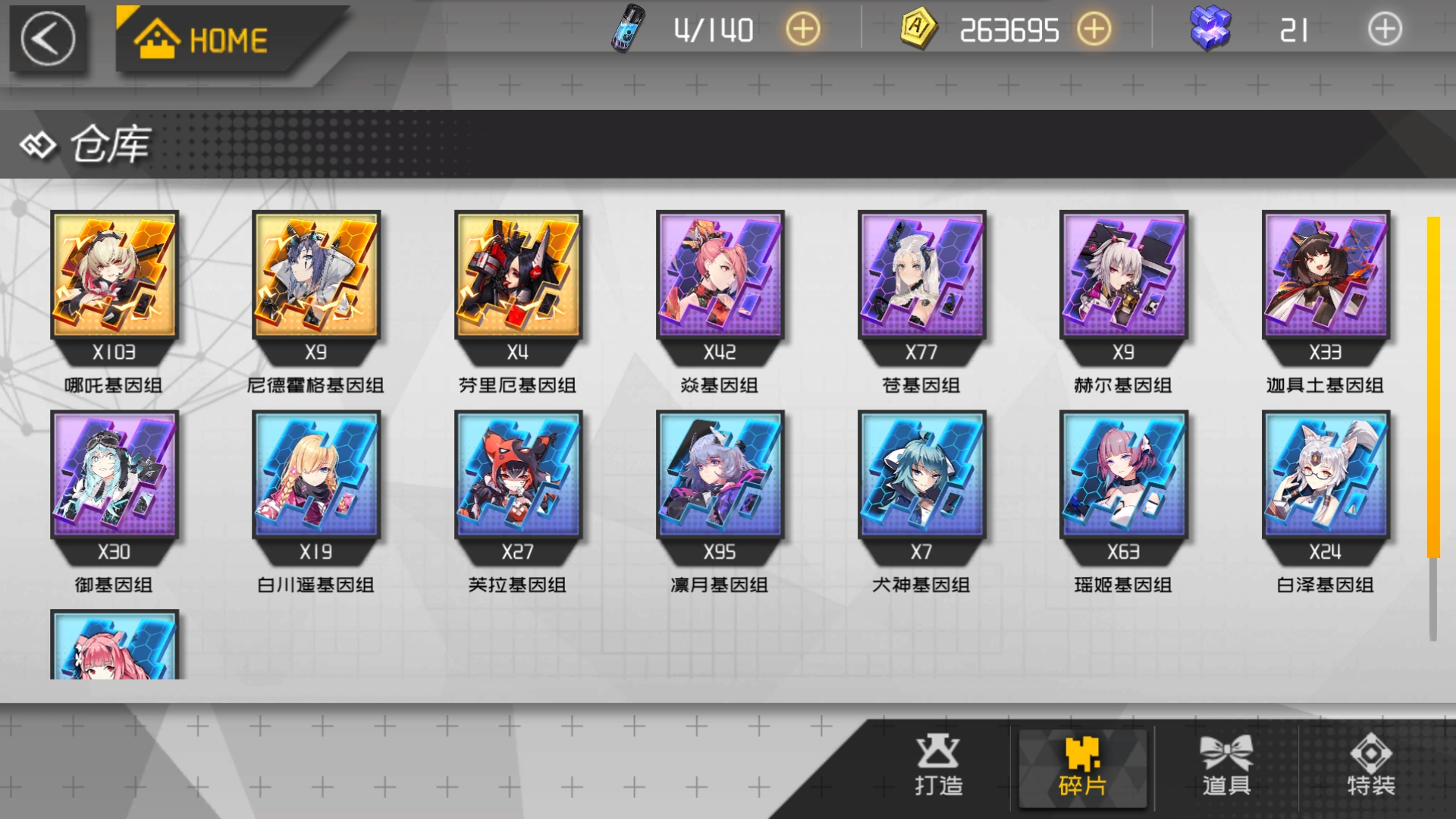Screen dimensions: 1456x819
Task: Select the 焱基因组 shard thumbnail
Action: pyautogui.click(x=719, y=277)
